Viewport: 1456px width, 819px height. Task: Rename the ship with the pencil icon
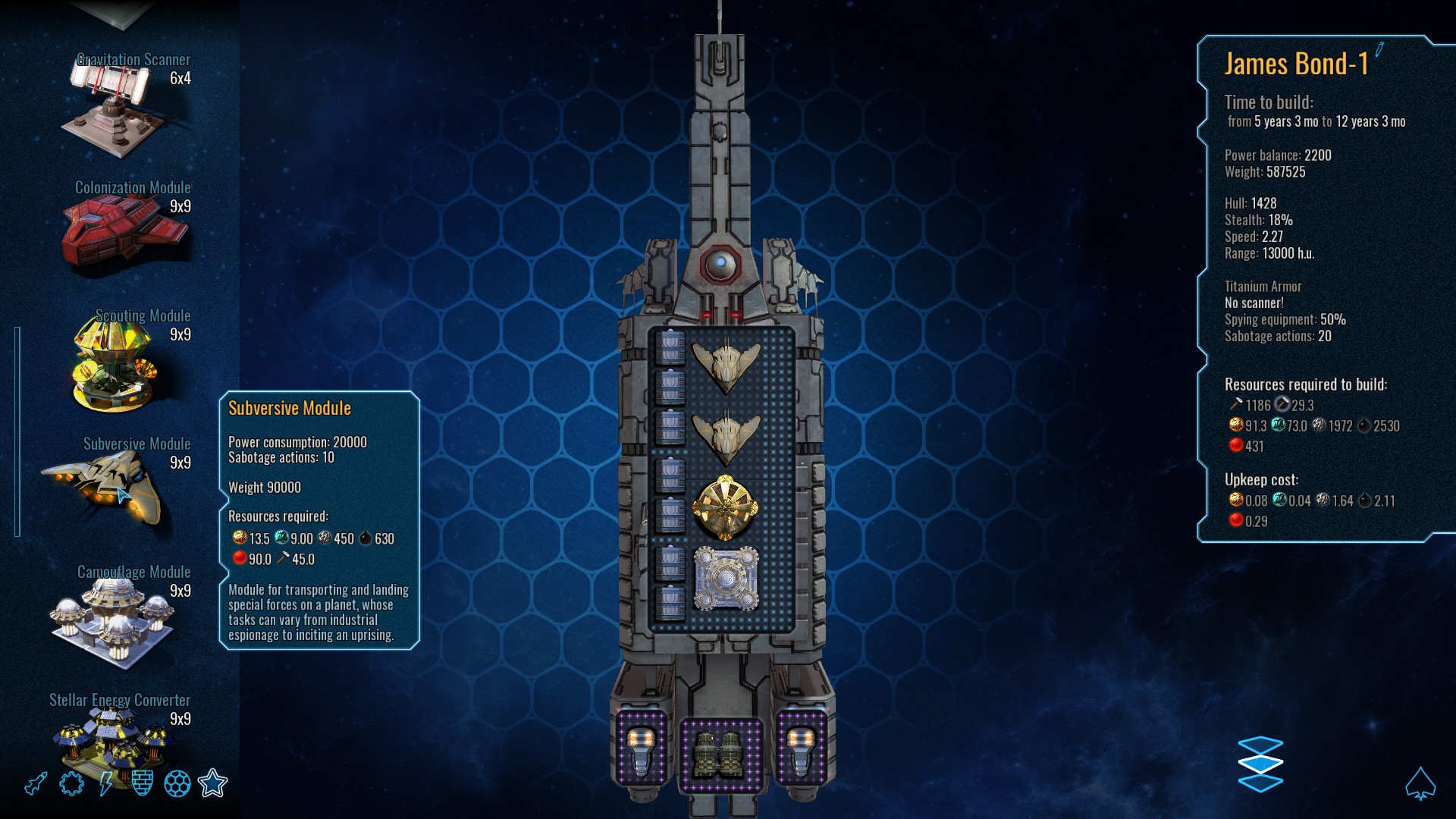(x=1379, y=50)
